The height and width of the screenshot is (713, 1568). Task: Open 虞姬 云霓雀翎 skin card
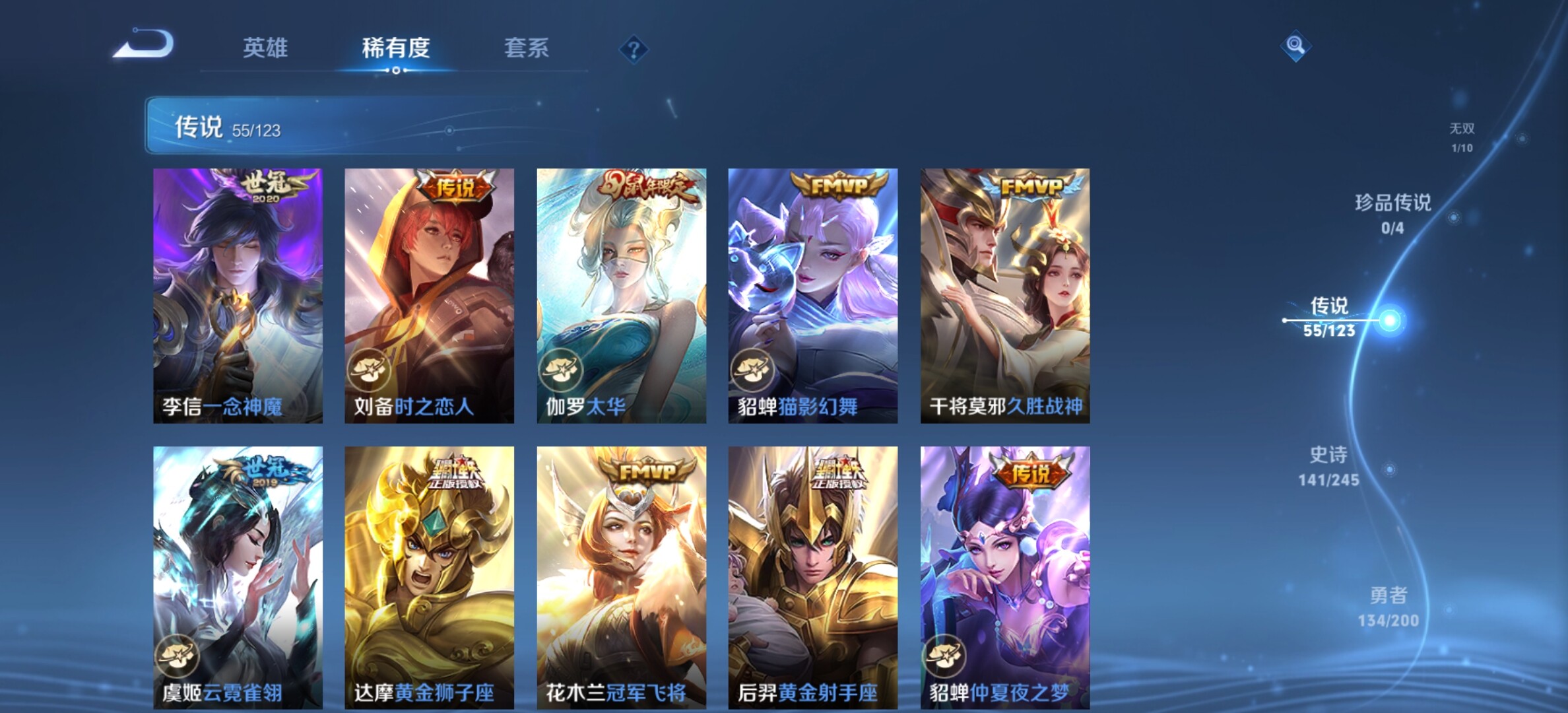238,577
